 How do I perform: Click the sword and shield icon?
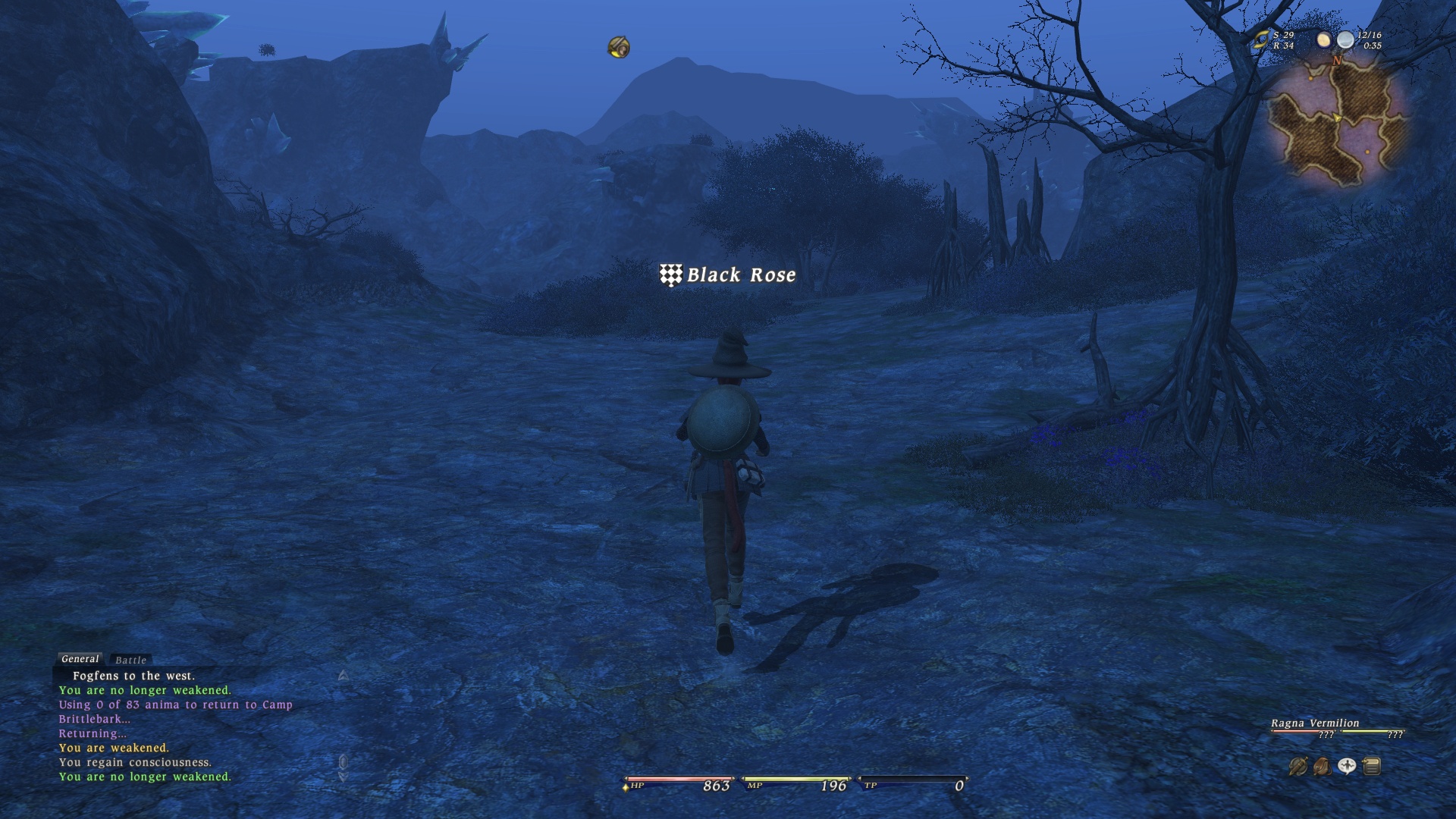click(1298, 767)
